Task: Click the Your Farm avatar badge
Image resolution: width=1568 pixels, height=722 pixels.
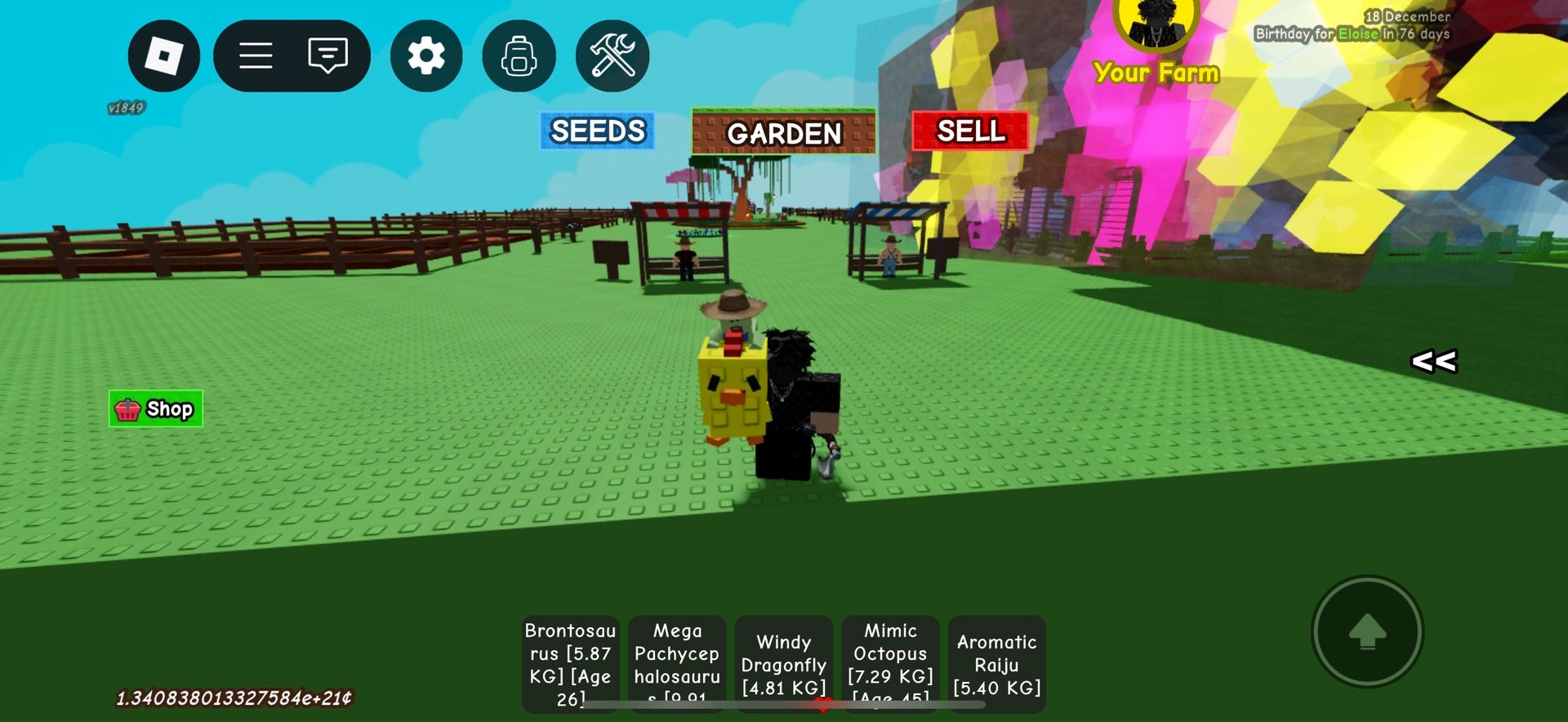Action: pos(1156,25)
